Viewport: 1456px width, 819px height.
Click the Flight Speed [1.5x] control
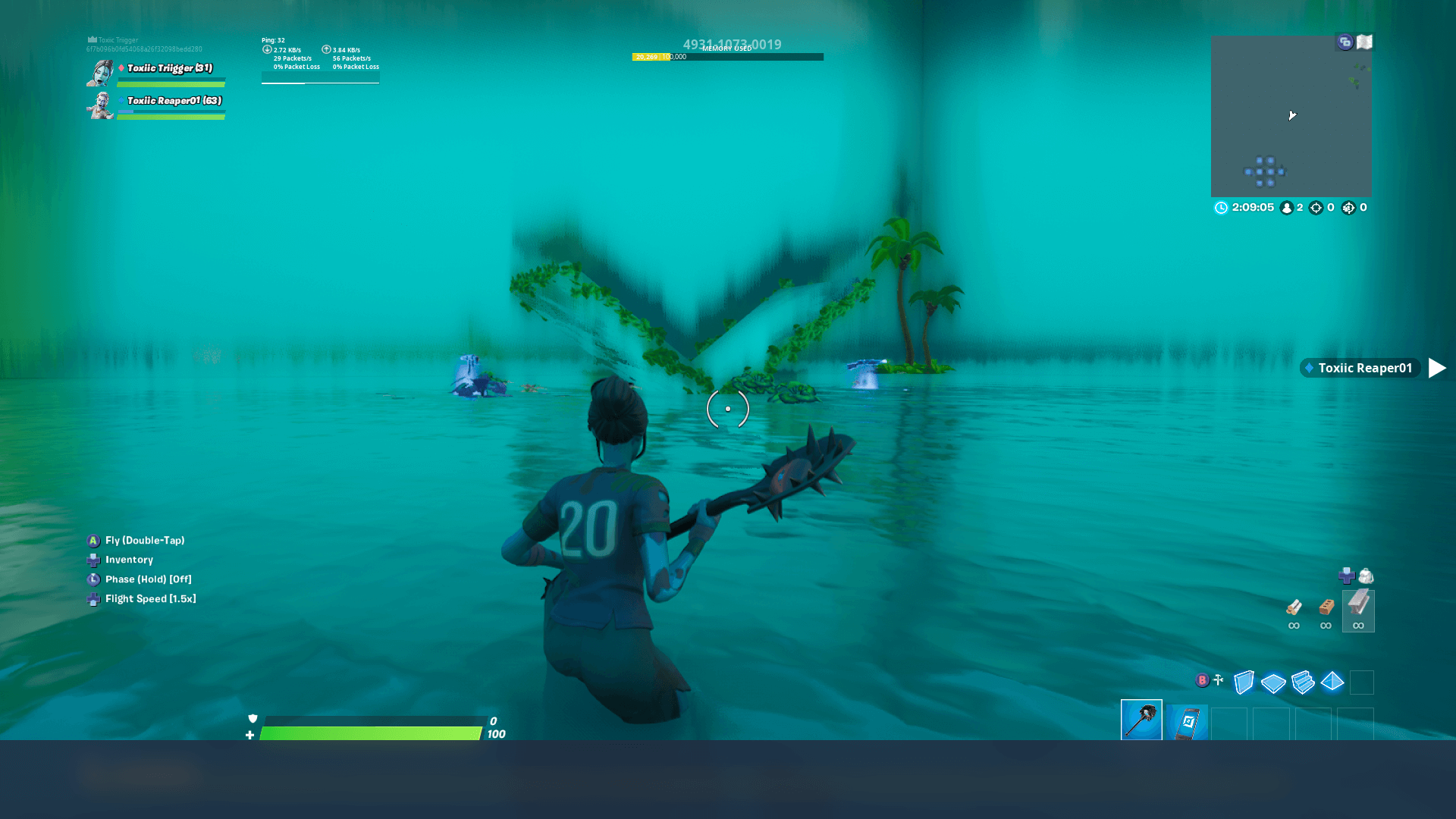(149, 598)
